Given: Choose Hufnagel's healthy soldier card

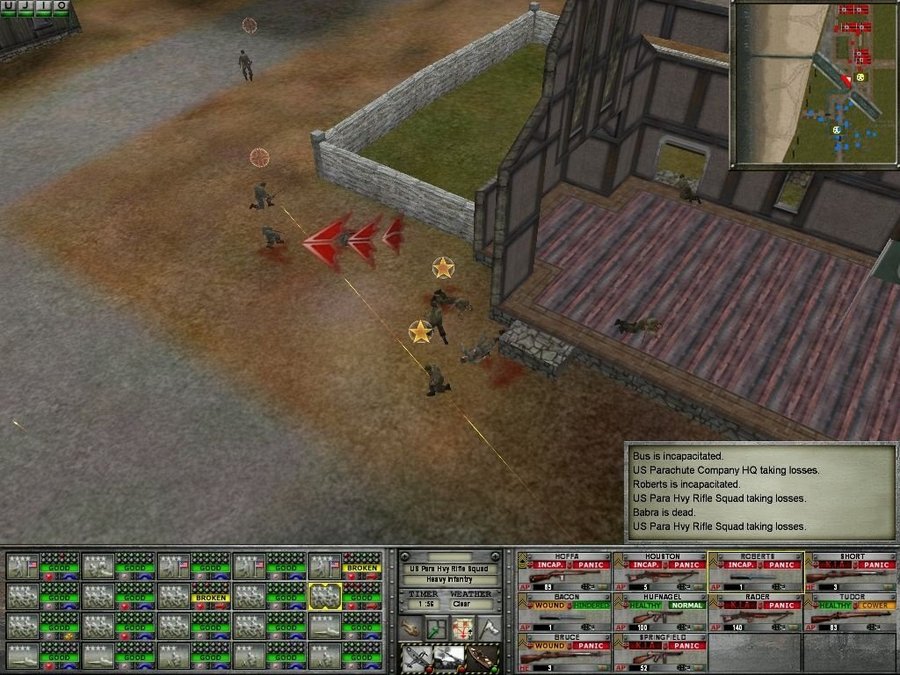Looking at the screenshot, I should pos(659,611).
